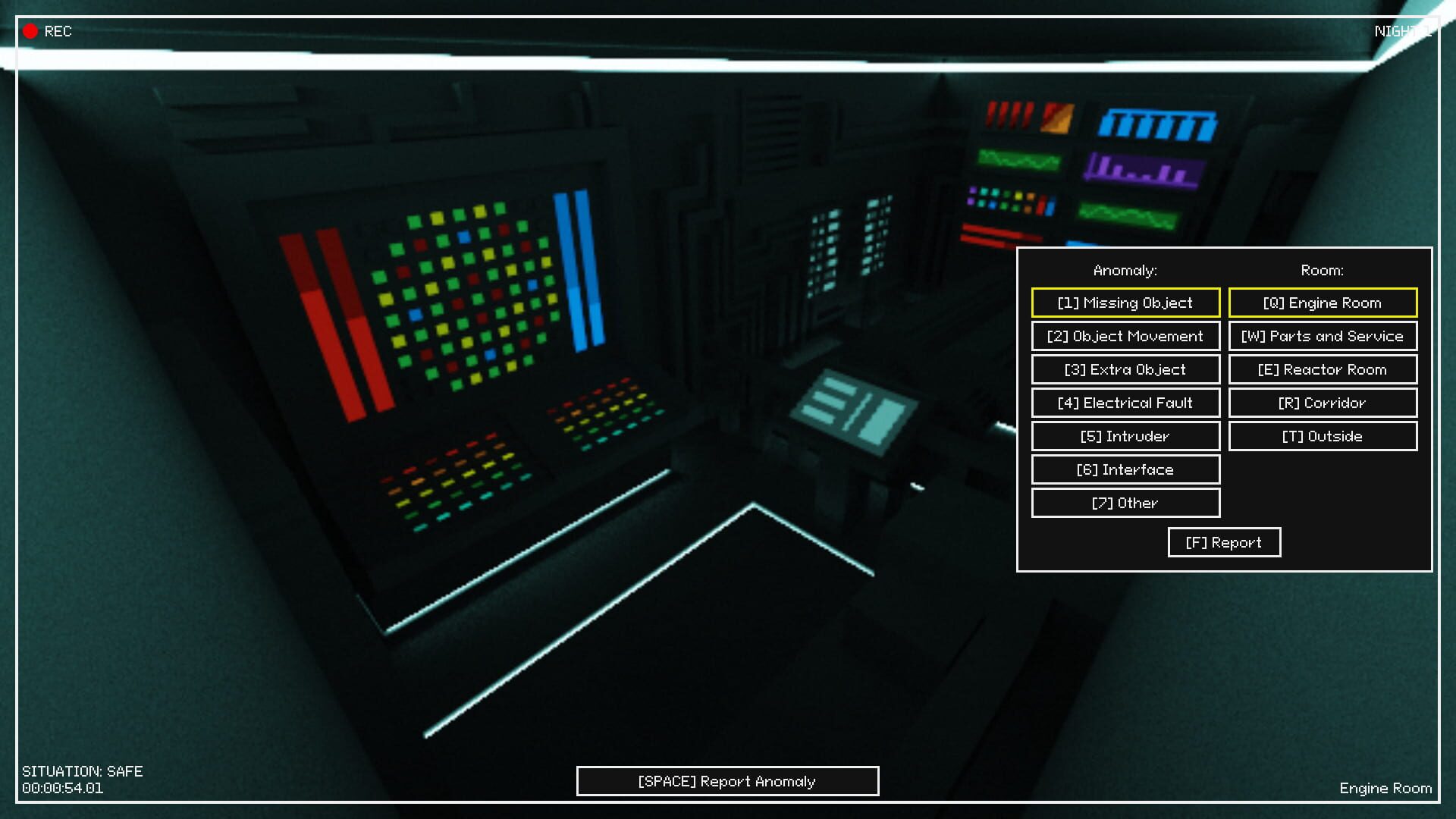Click the Engine Room label at bottom right
1456x819 pixels.
click(x=1385, y=789)
